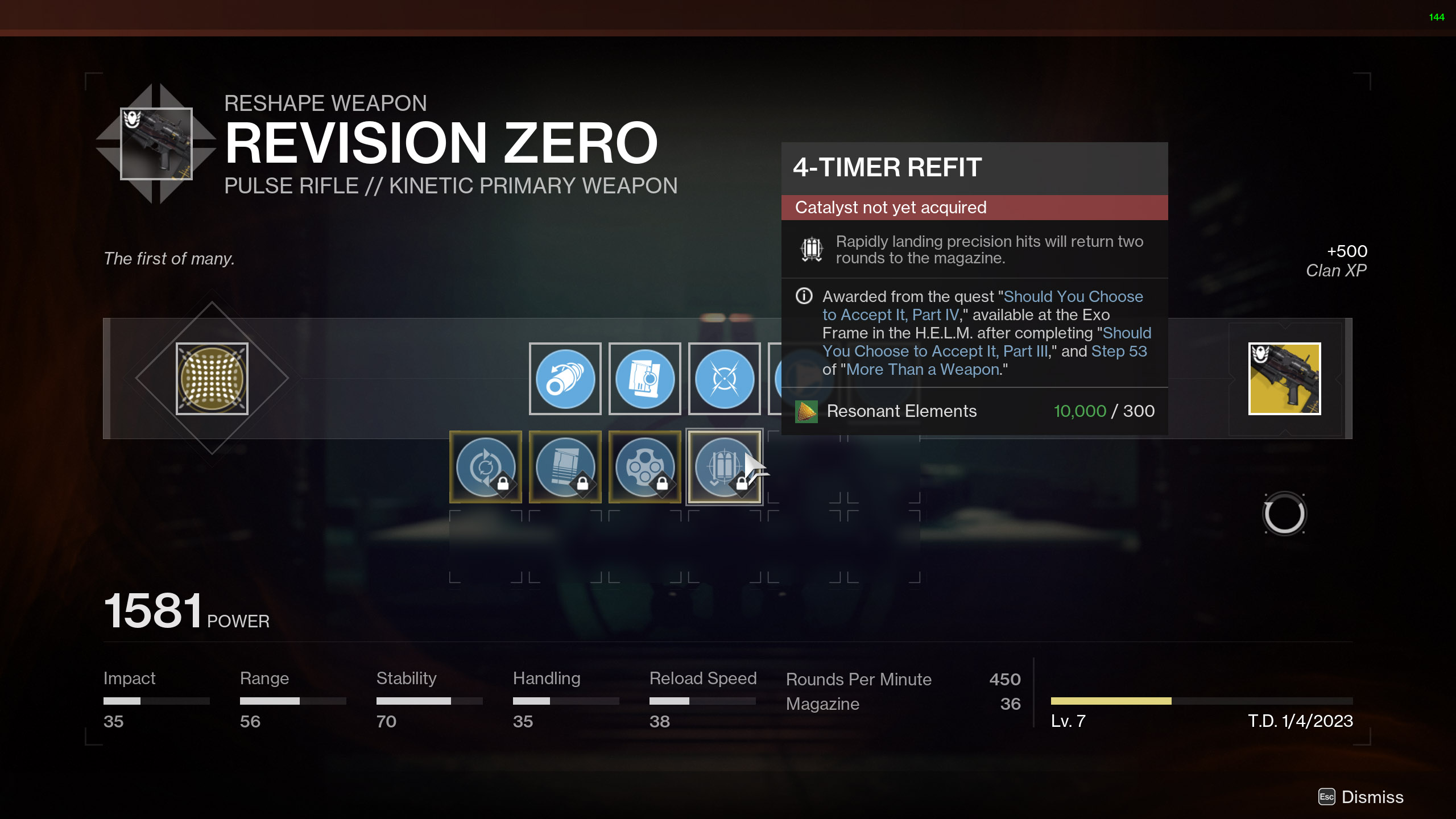Image resolution: width=1456 pixels, height=819 pixels.
Task: Choose the locked document-sheet catalyst refit
Action: coord(565,467)
